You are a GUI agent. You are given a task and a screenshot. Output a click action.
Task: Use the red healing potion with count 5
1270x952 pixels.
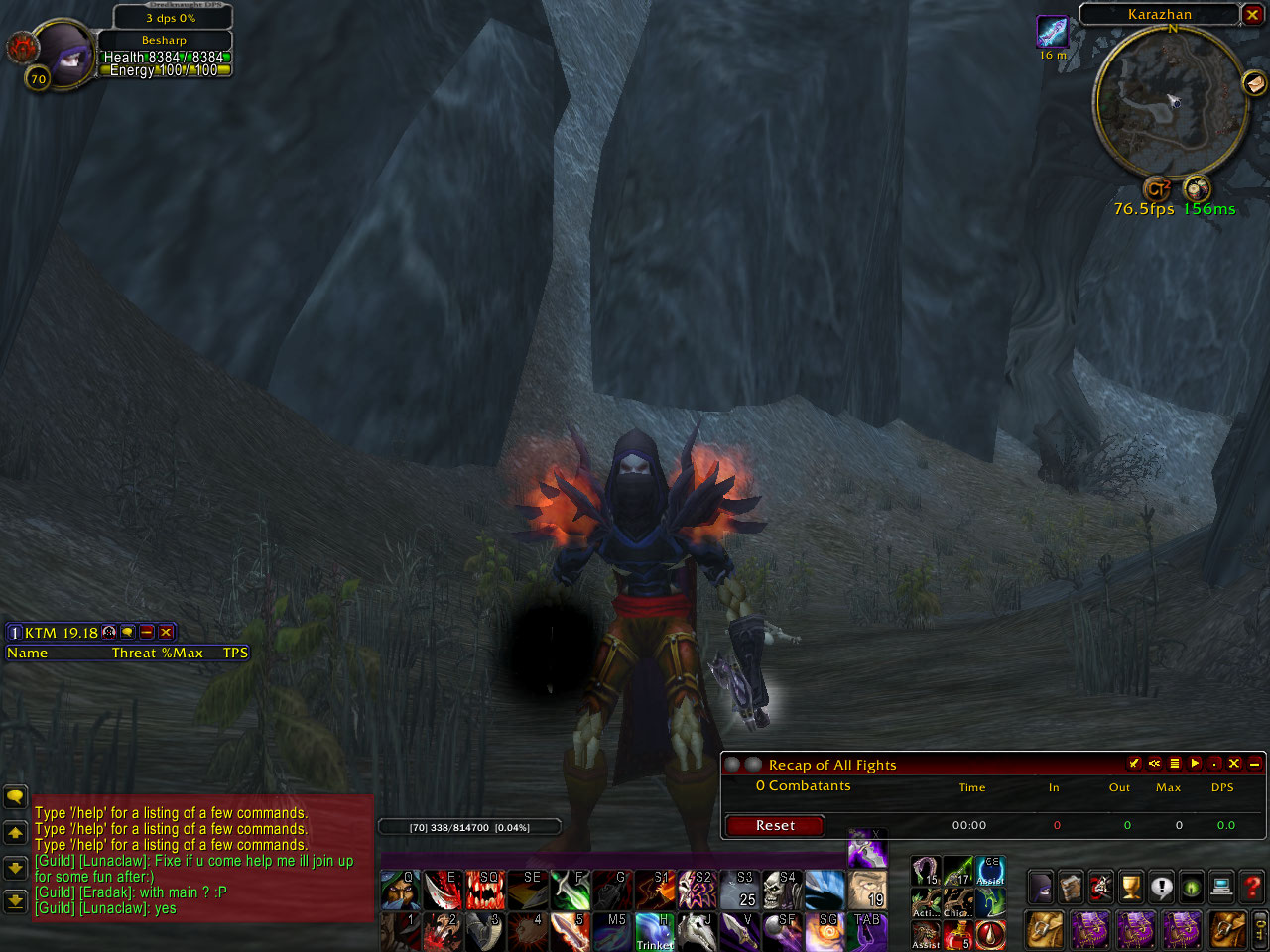click(x=957, y=933)
